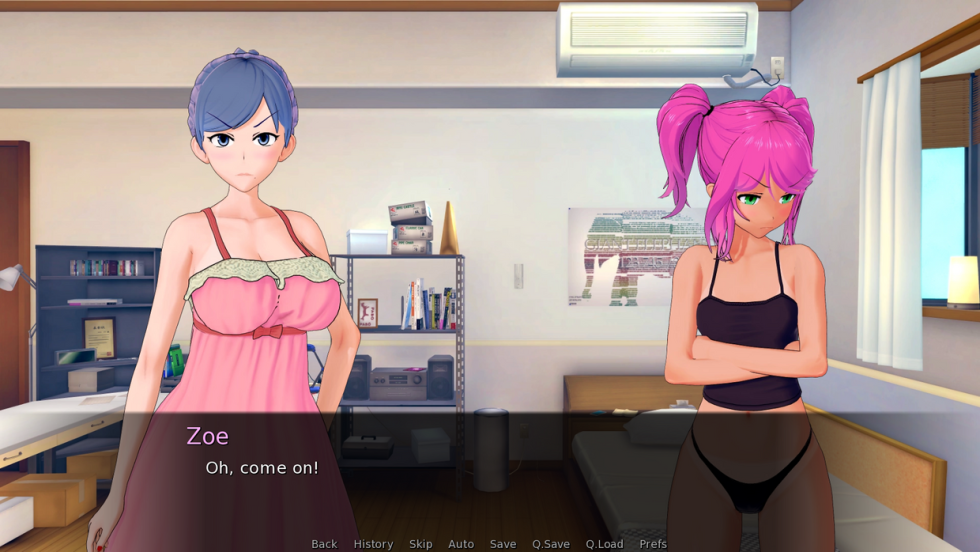The image size is (980, 552).
Task: Click Q.Save to quick save
Action: coord(551,544)
